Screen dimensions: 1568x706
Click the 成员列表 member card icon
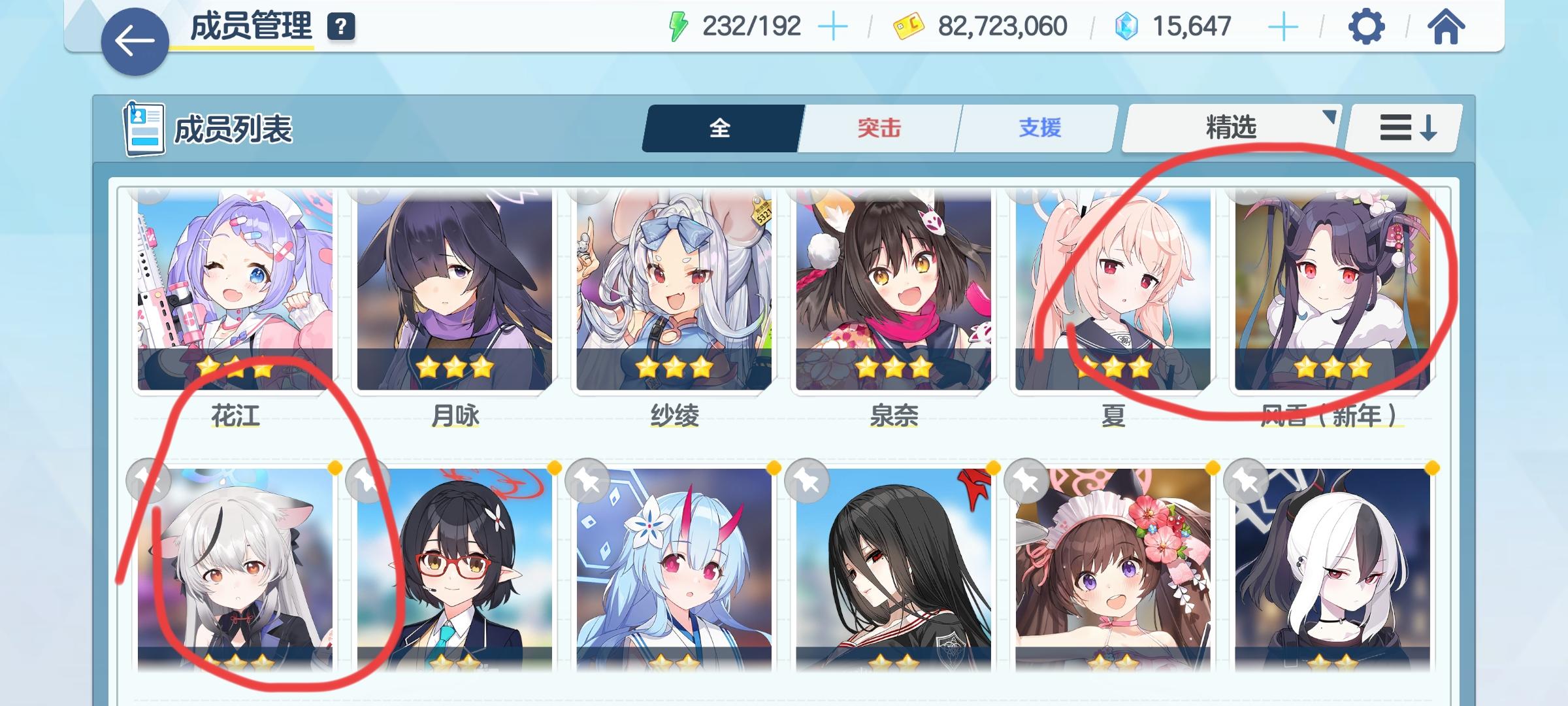145,128
